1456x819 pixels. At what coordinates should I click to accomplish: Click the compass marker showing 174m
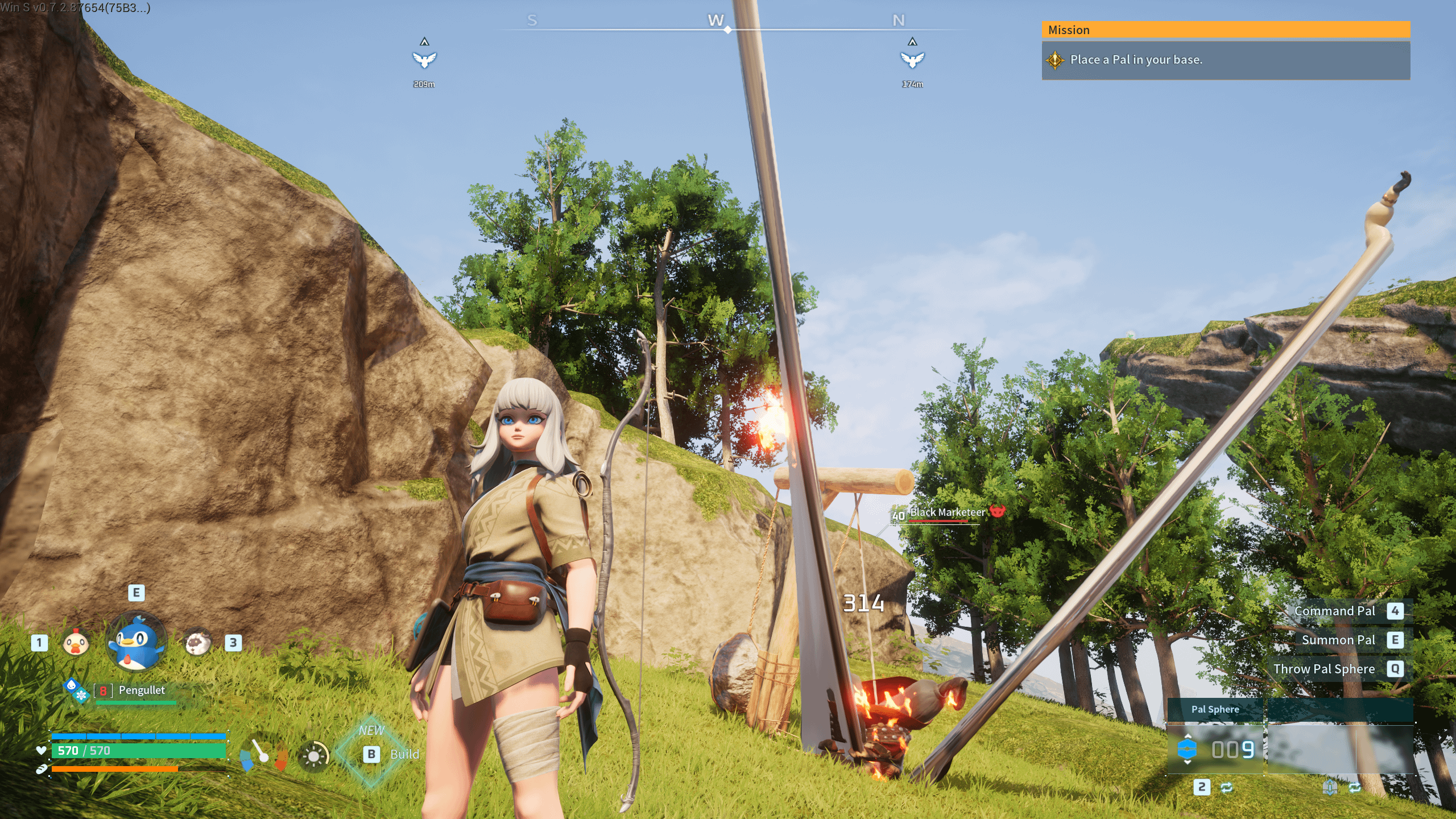912,60
